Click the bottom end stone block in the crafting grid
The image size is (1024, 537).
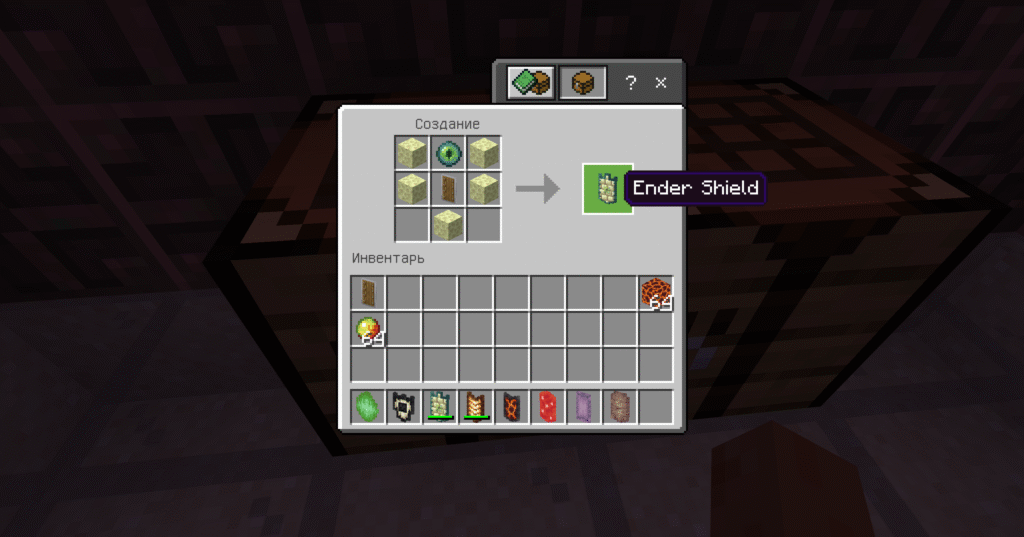point(447,224)
